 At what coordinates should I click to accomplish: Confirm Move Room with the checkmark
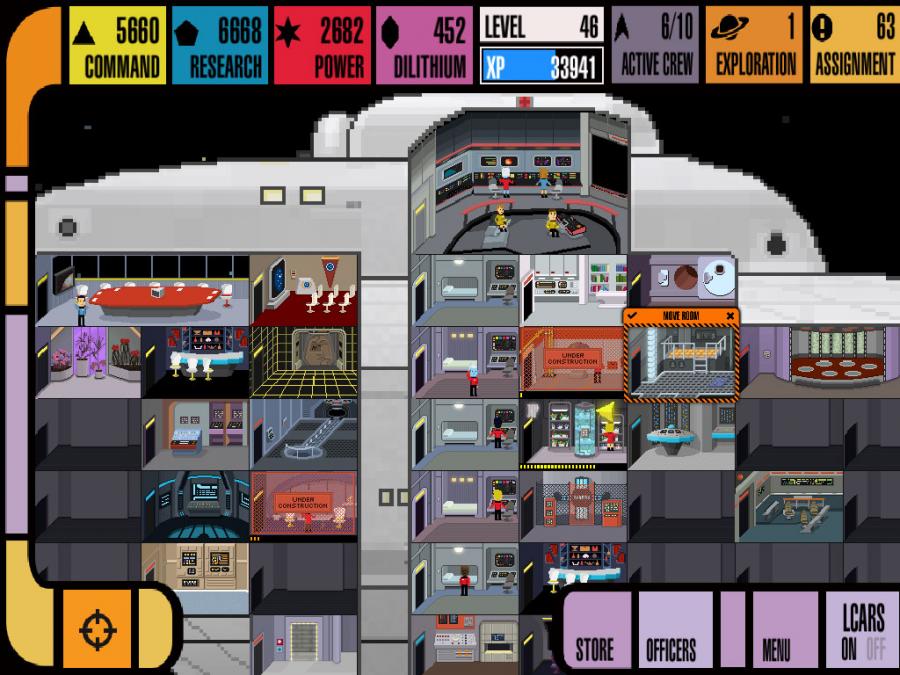pos(632,316)
